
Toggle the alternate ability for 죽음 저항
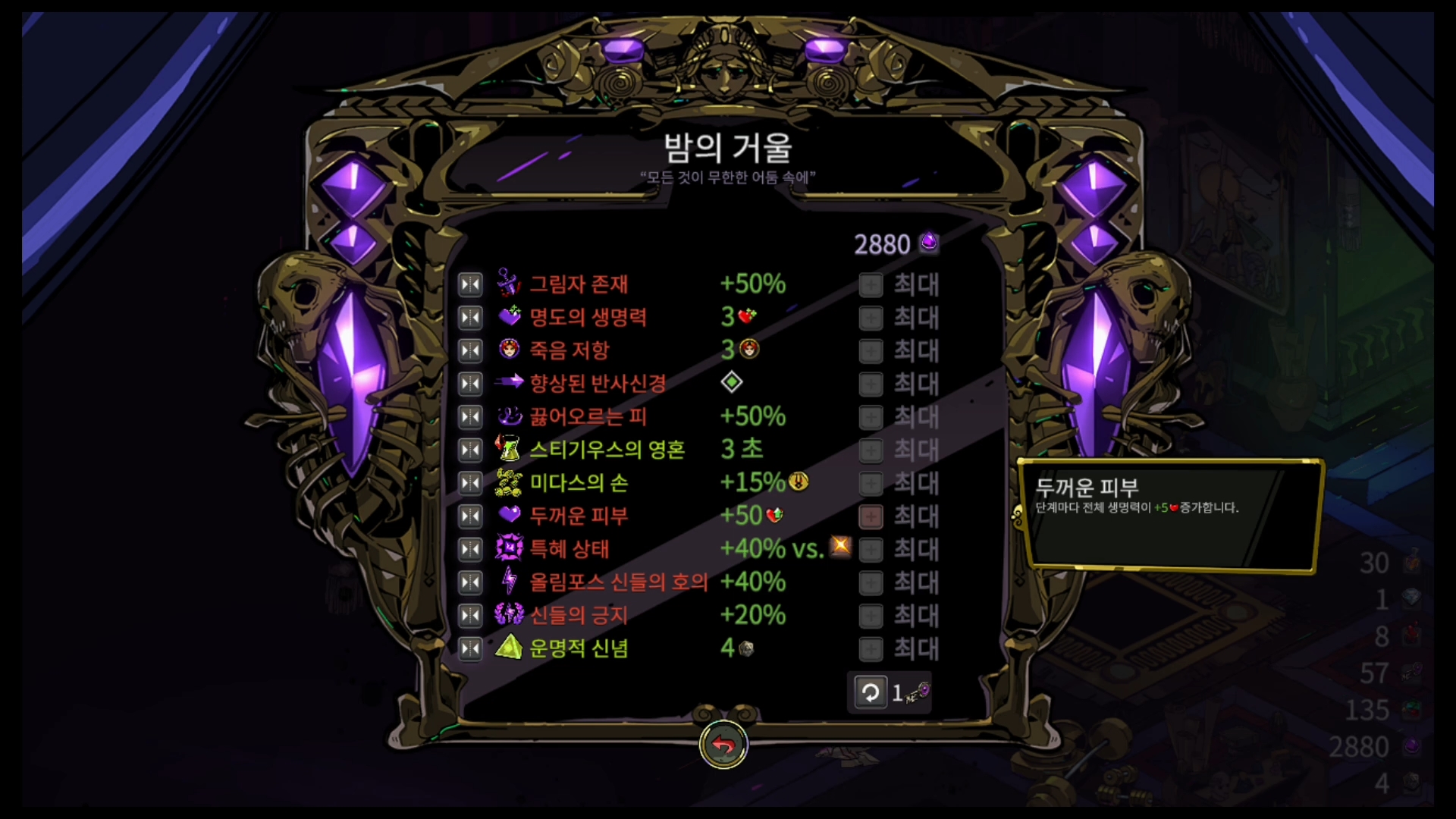(x=469, y=350)
